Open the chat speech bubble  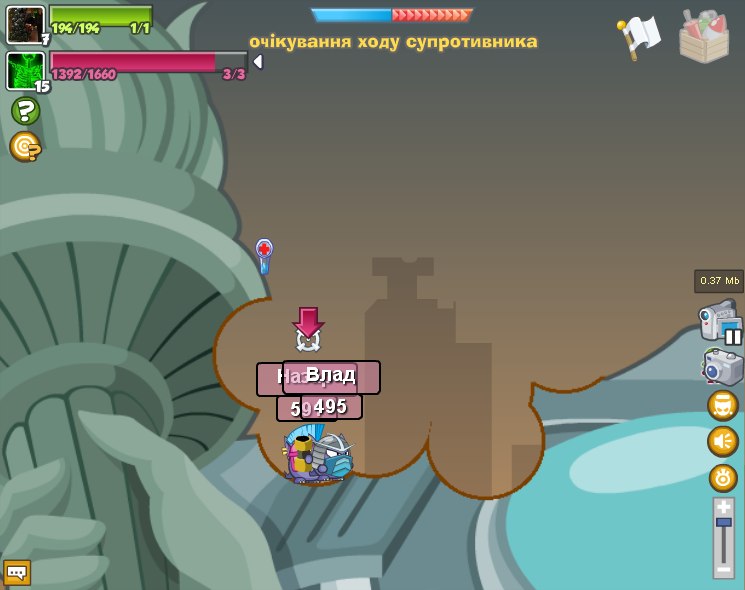(x=17, y=573)
